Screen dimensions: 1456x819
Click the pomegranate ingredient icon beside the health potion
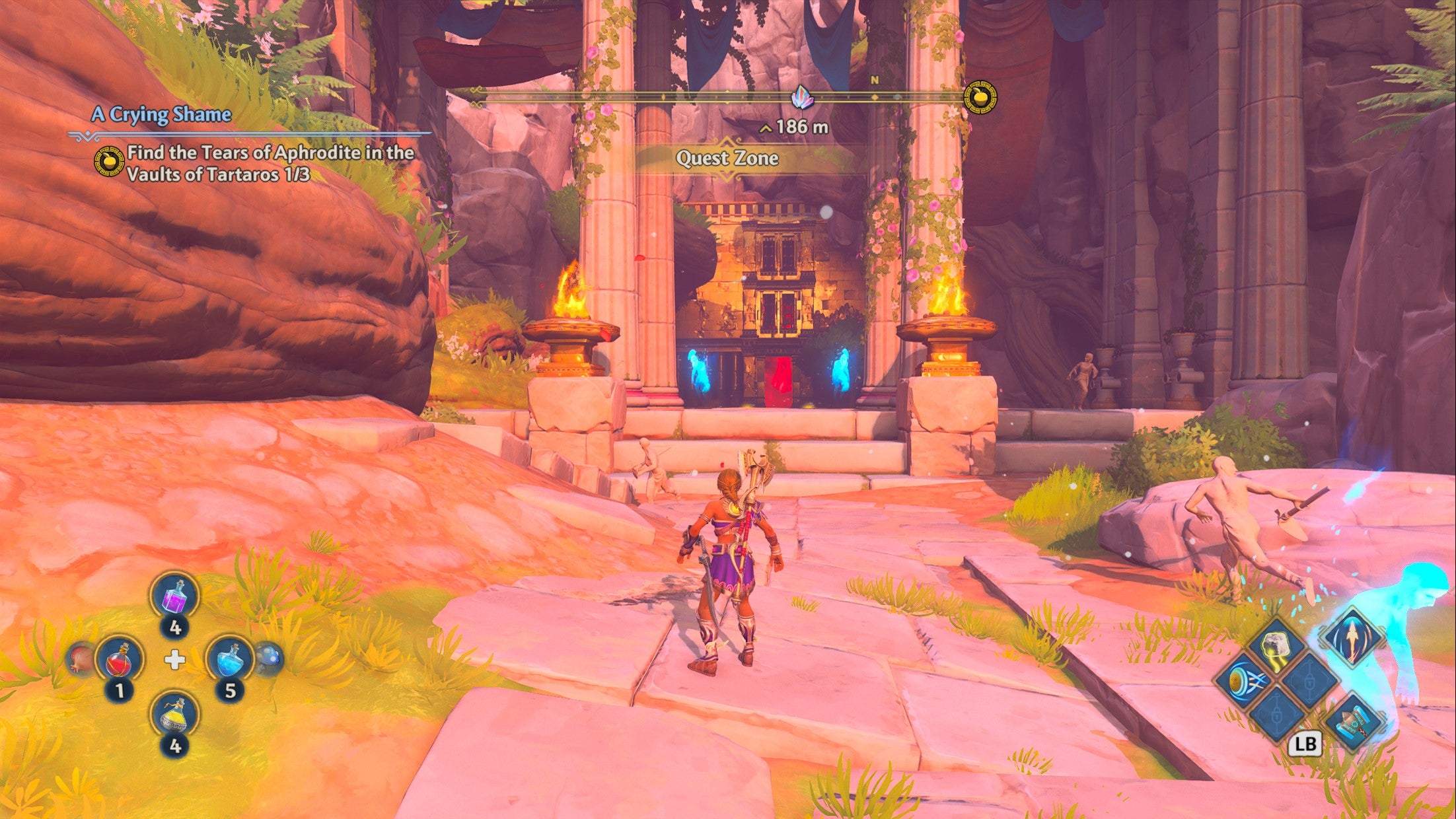pyautogui.click(x=79, y=660)
